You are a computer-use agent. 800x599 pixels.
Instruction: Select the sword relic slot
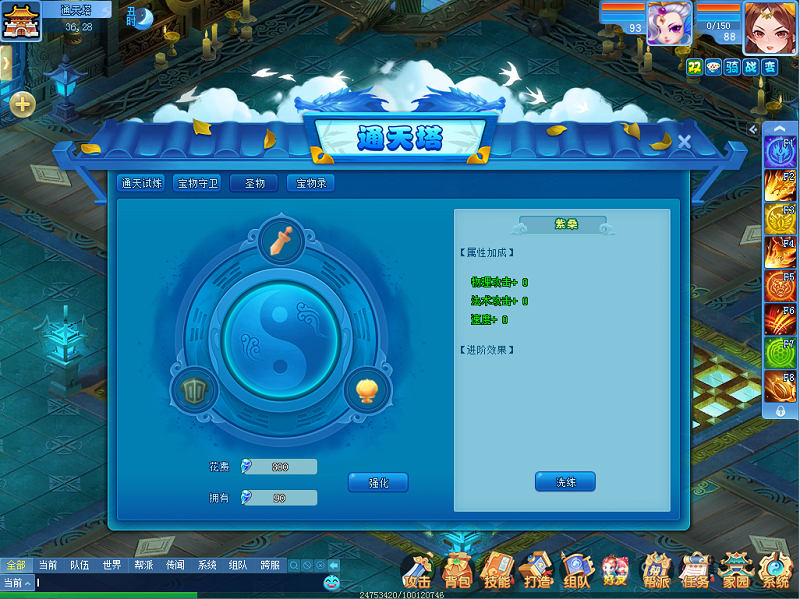[x=281, y=240]
